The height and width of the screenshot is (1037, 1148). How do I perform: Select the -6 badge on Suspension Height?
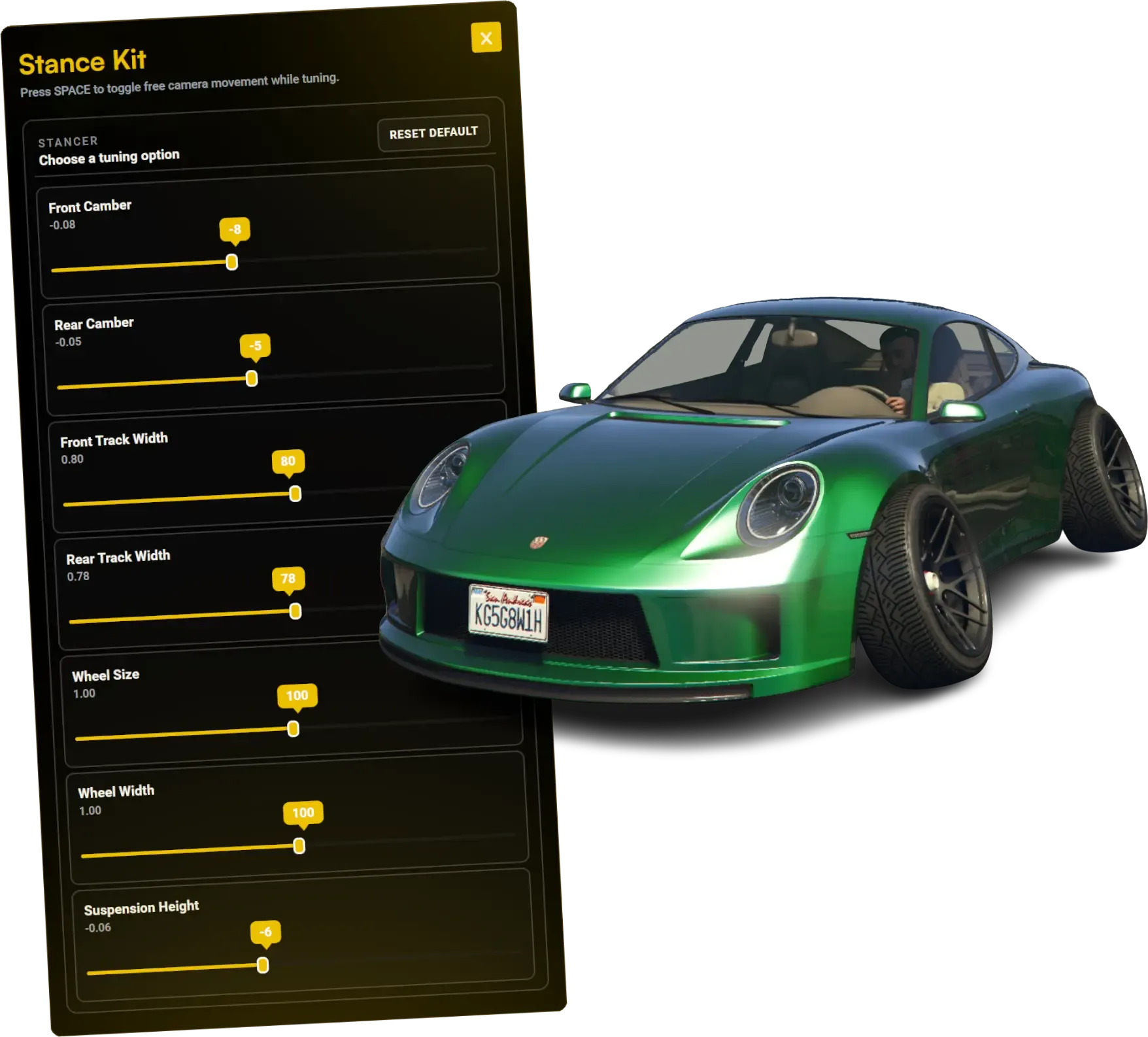(265, 930)
